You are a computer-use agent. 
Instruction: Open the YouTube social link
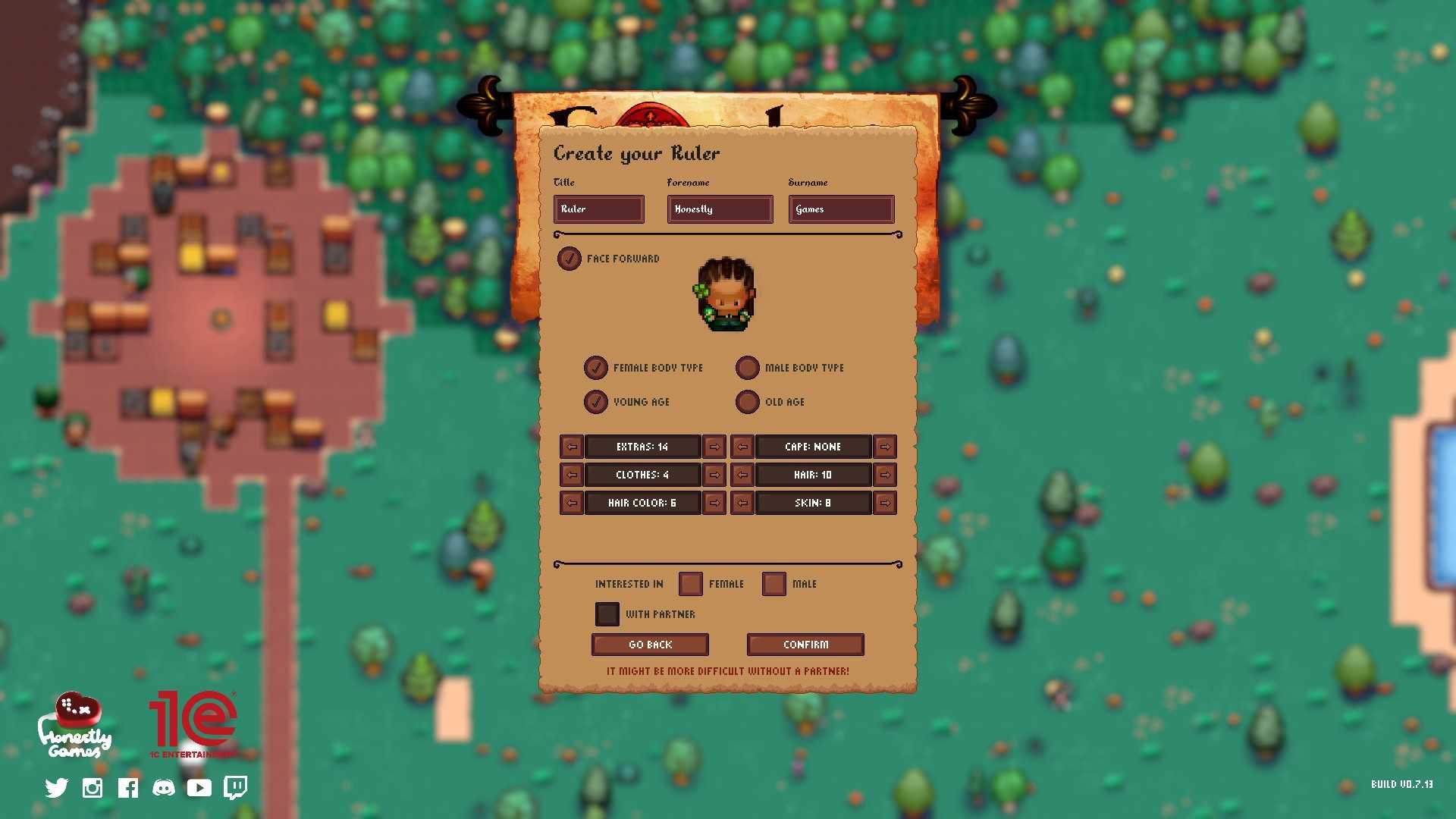click(199, 787)
